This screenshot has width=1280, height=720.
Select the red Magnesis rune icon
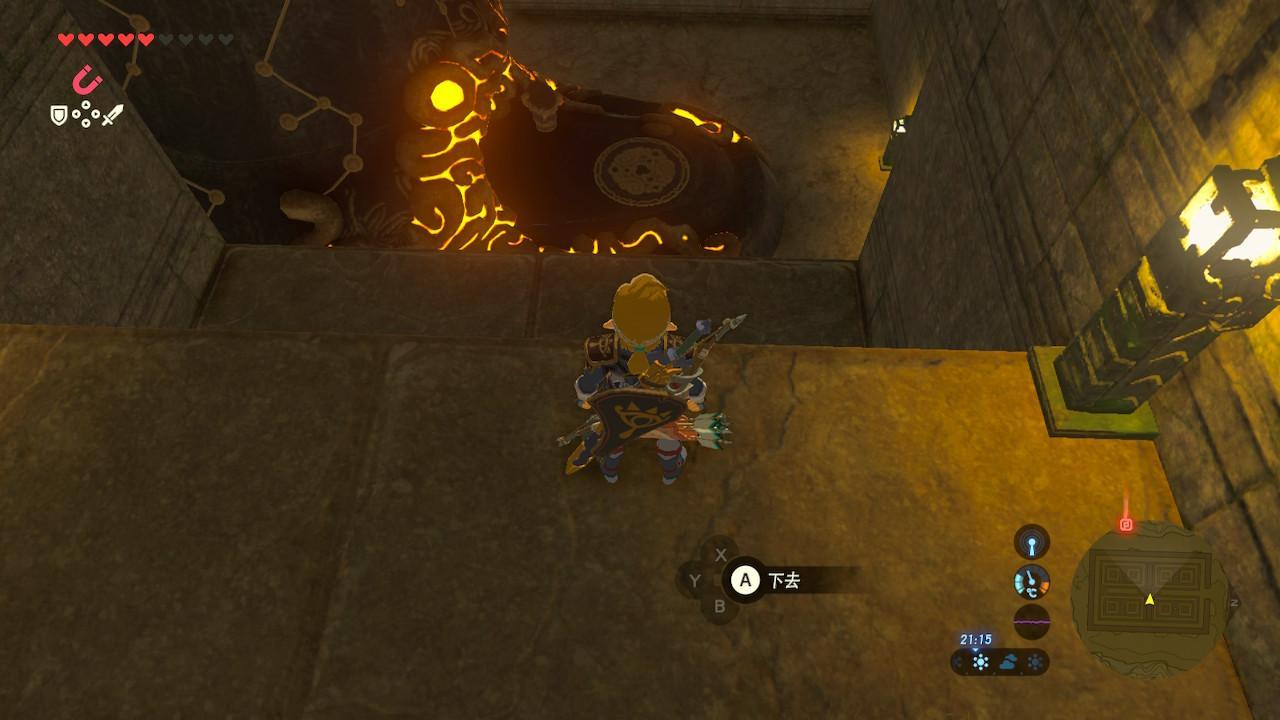pos(89,79)
